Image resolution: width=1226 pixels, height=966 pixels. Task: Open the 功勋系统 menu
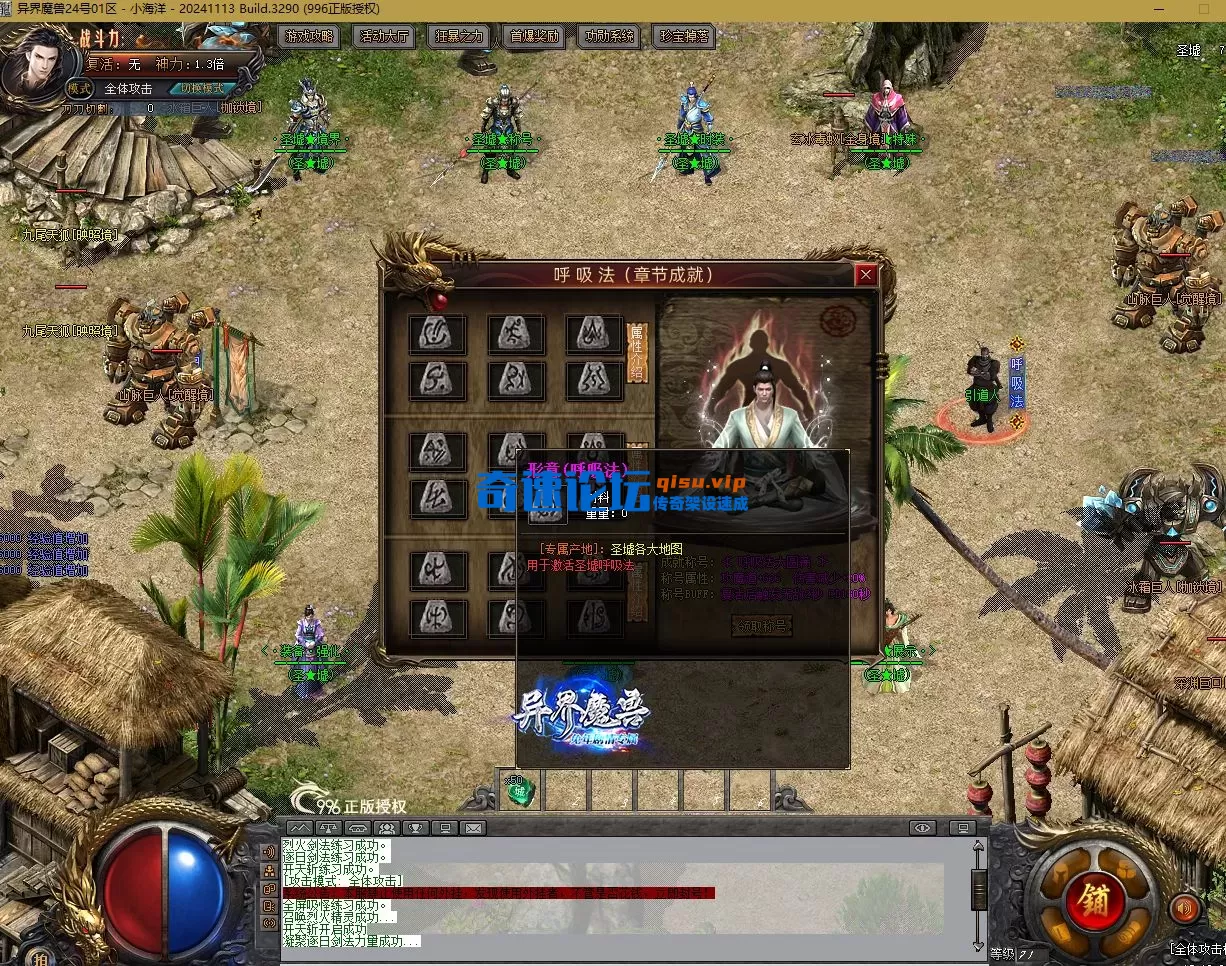pyautogui.click(x=609, y=37)
